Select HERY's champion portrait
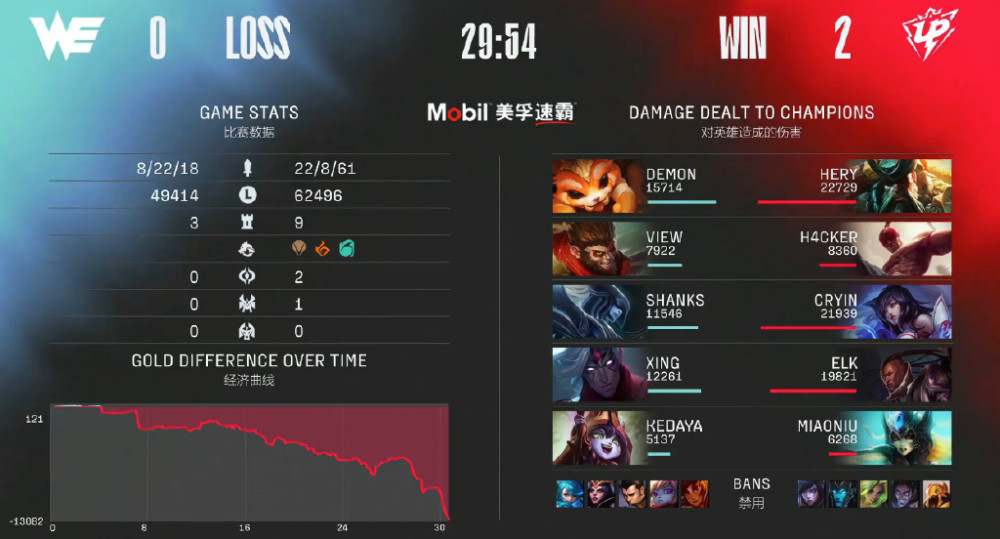The image size is (1000, 539). tap(907, 186)
